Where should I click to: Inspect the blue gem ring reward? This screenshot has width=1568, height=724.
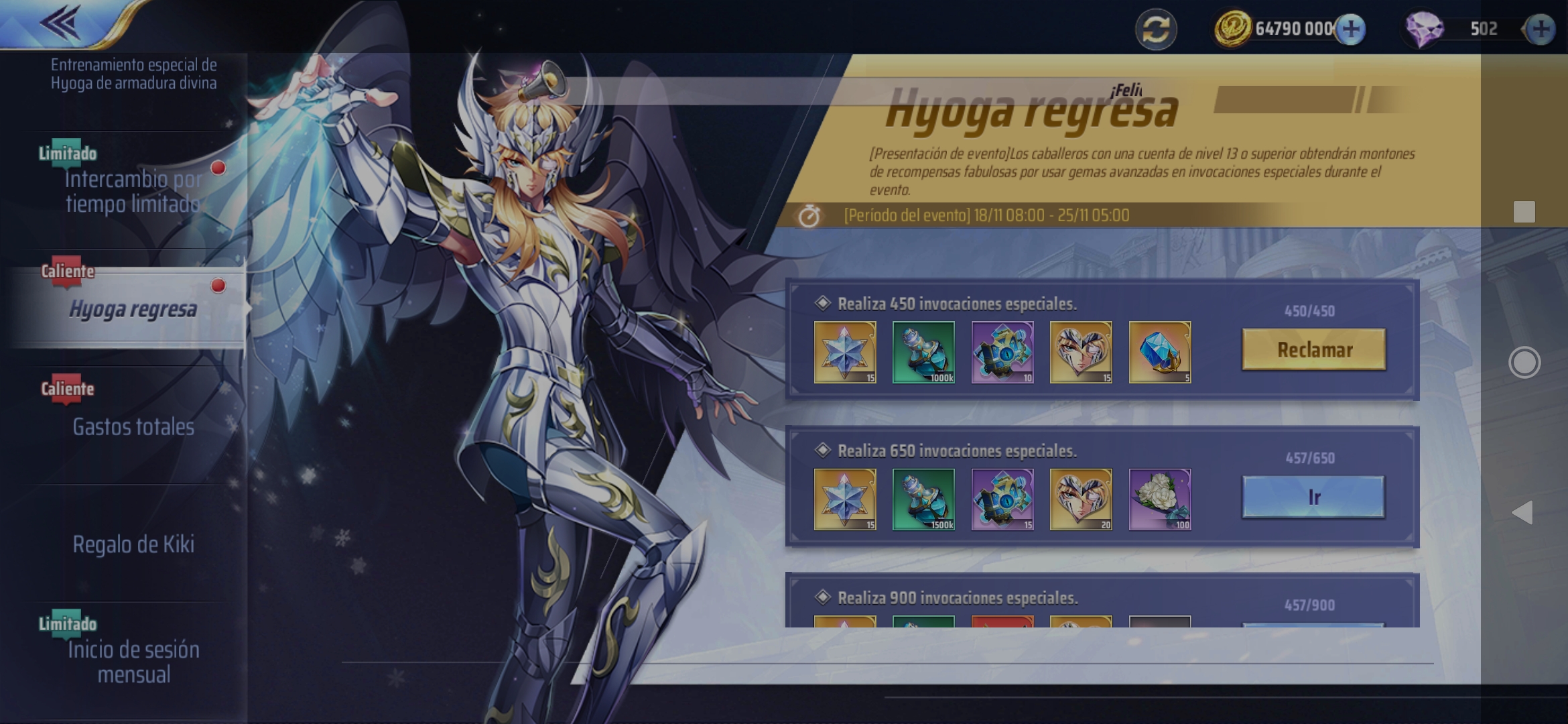pos(1160,352)
